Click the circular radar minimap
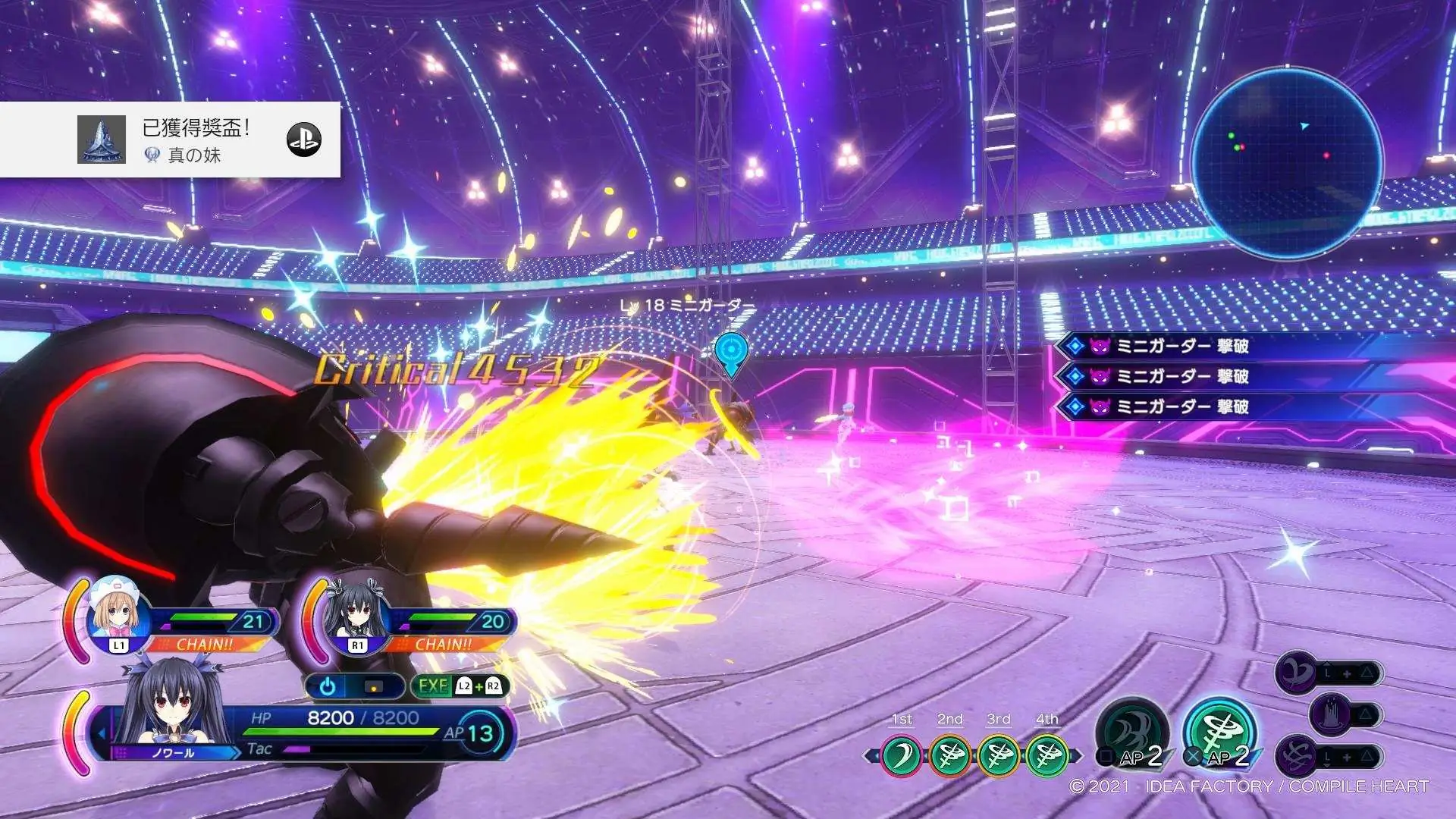Viewport: 1456px width, 819px height. [1287, 162]
